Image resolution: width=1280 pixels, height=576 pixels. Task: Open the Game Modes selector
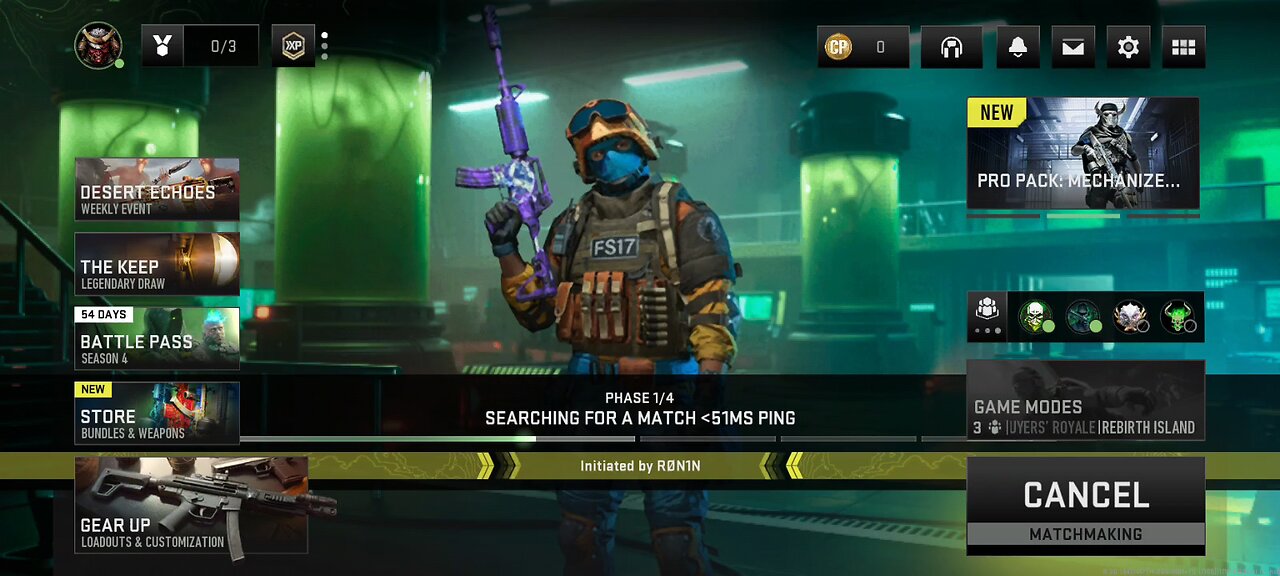click(1085, 401)
